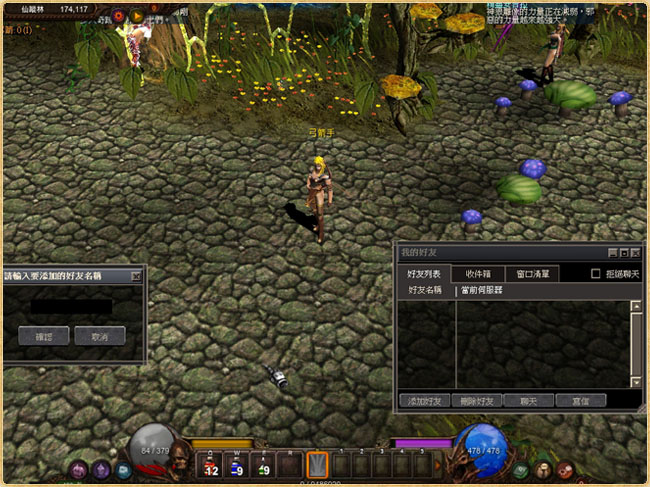Click the orange play arrow icon

tap(136, 16)
